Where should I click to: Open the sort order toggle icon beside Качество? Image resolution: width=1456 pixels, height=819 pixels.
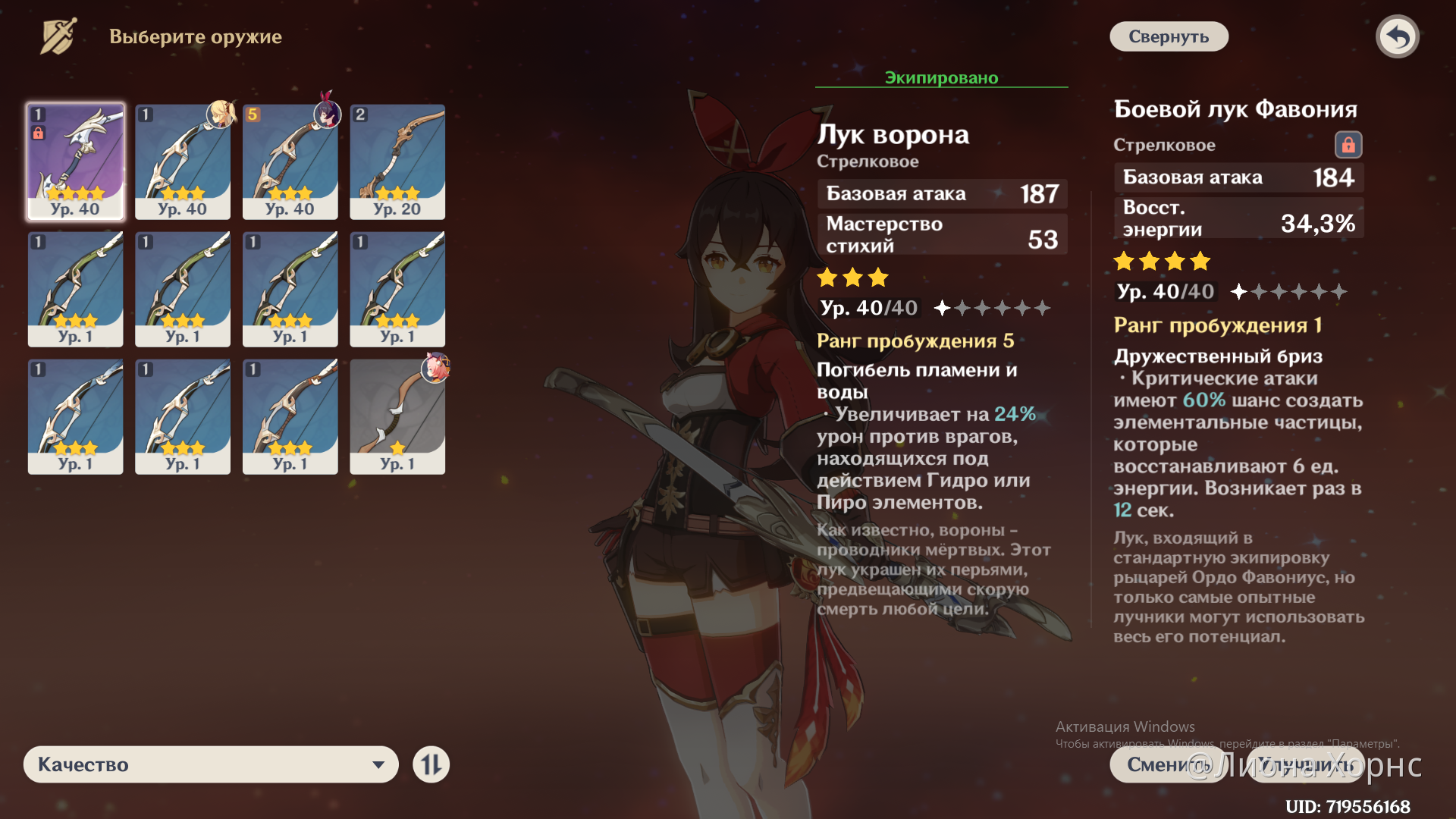click(431, 764)
